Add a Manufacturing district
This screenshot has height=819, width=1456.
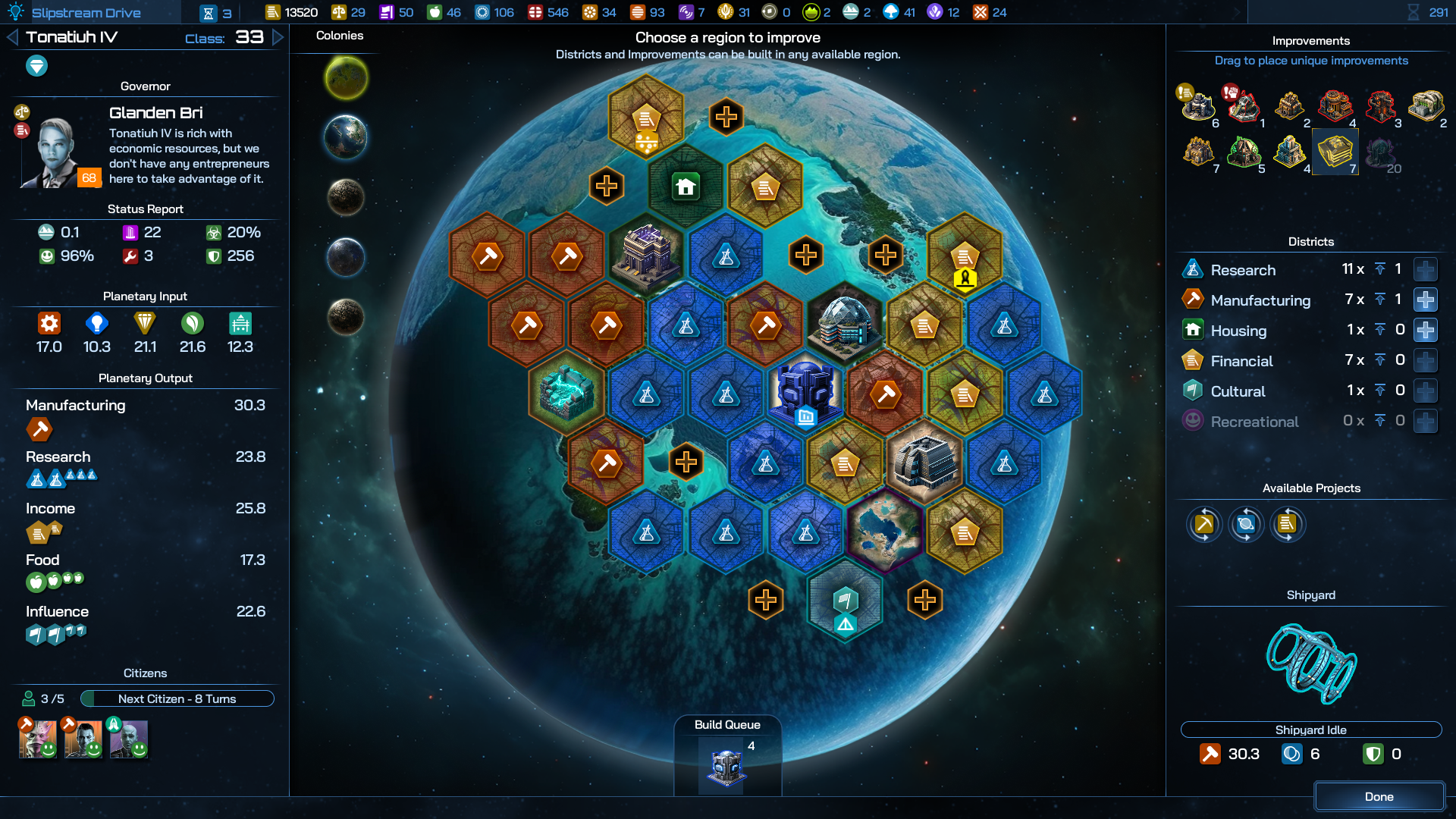[x=1425, y=300]
